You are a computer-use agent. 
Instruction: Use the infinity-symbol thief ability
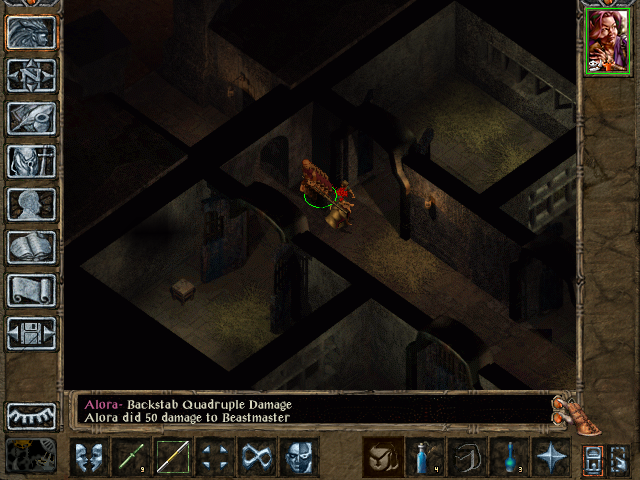[x=256, y=457]
